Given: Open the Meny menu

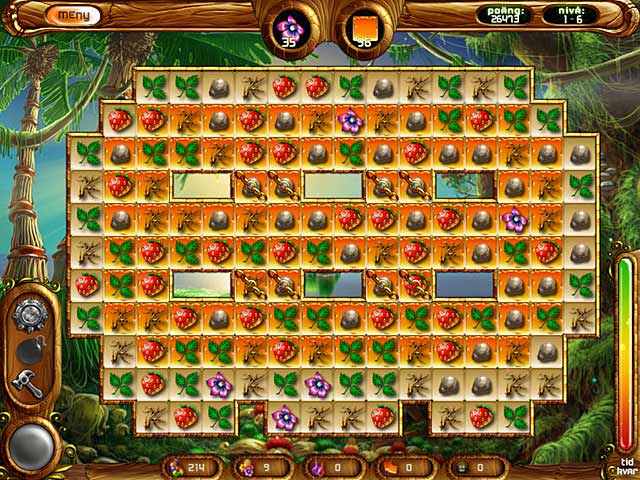Looking at the screenshot, I should point(73,15).
